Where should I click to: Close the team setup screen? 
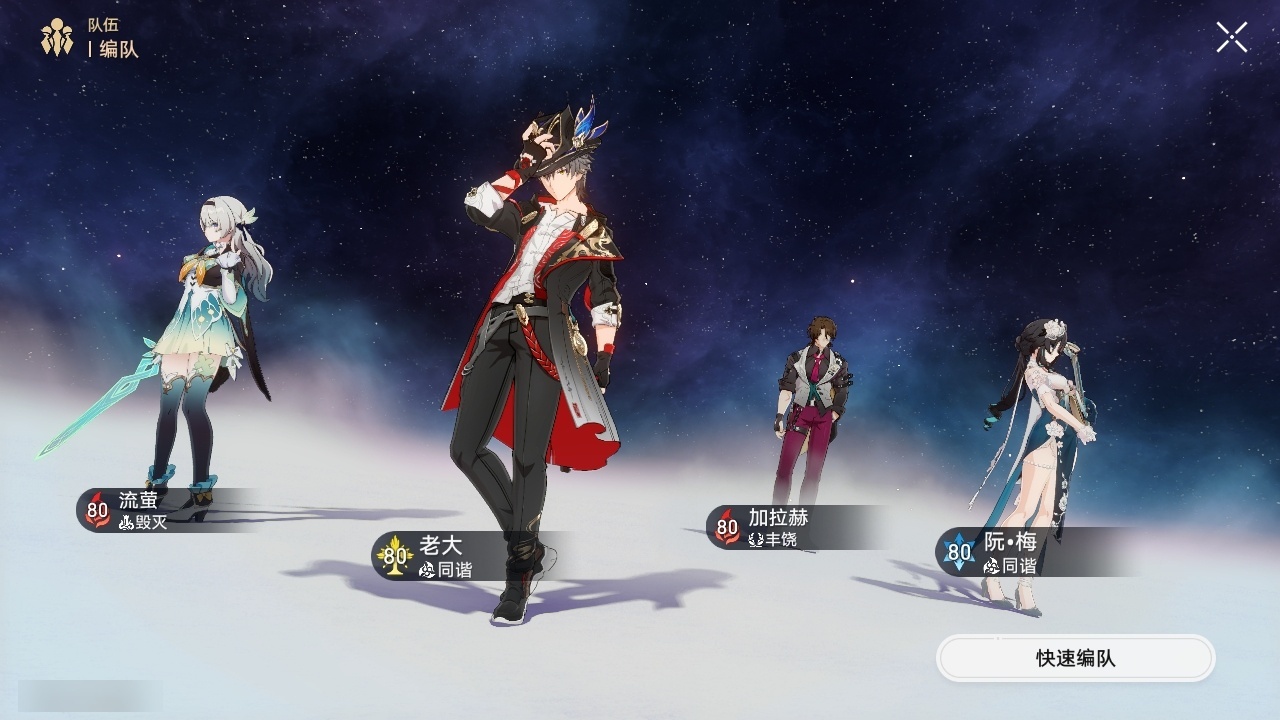pos(1231,38)
